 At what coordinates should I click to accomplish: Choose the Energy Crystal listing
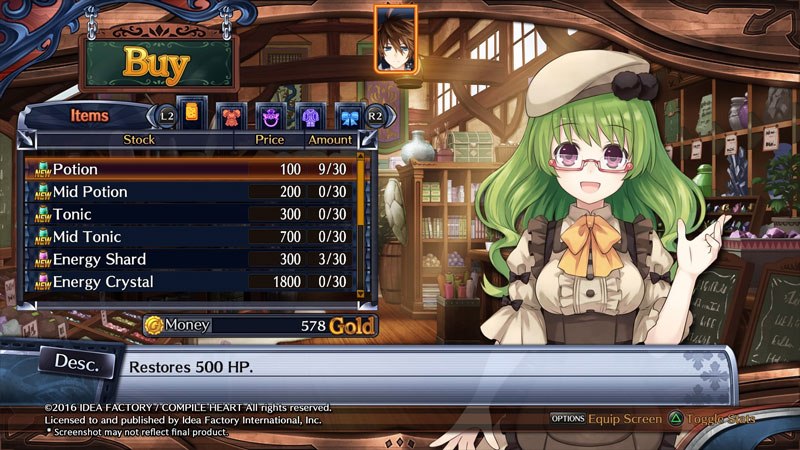tap(190, 283)
